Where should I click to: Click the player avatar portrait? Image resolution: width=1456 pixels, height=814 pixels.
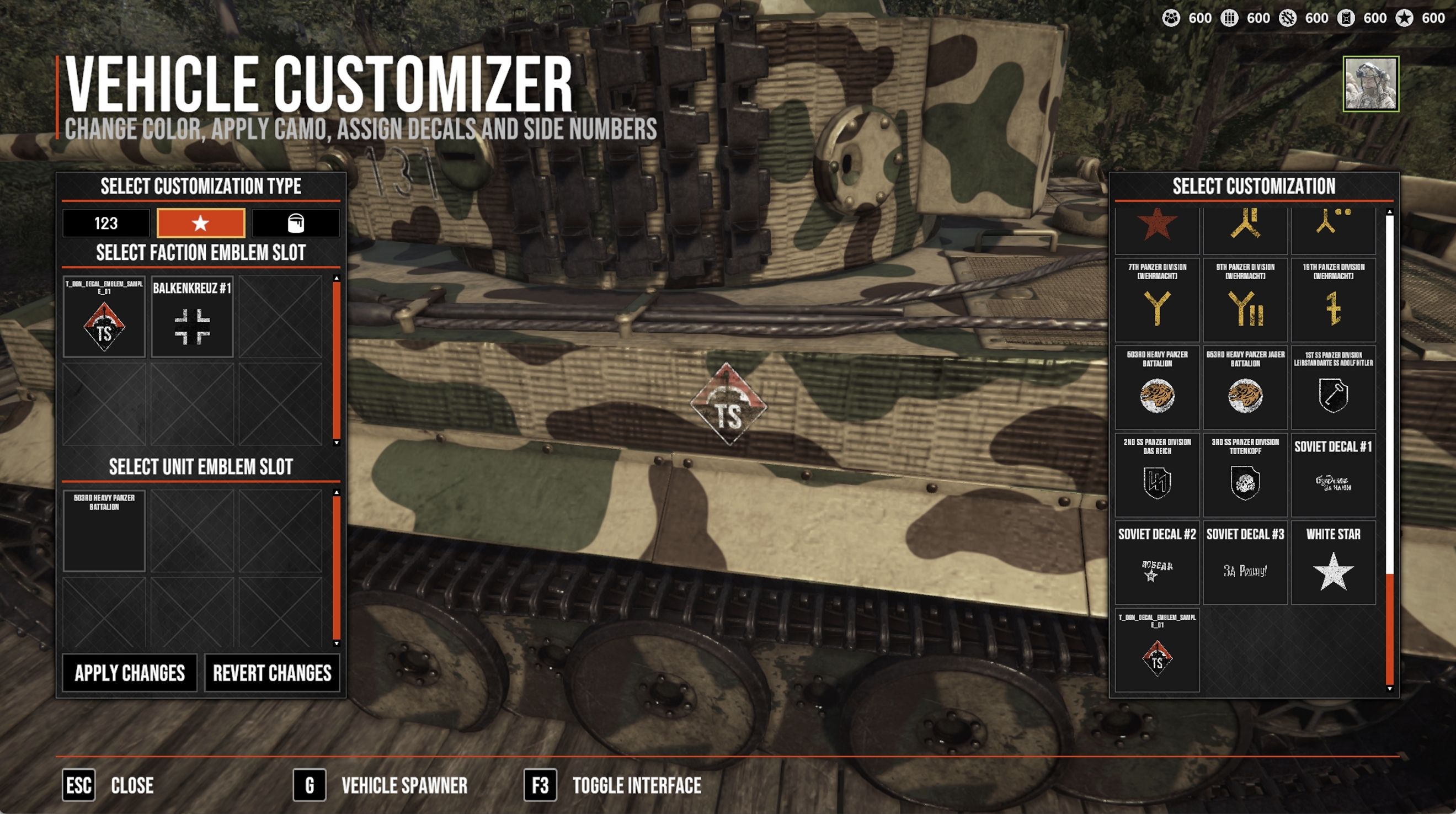(1370, 84)
